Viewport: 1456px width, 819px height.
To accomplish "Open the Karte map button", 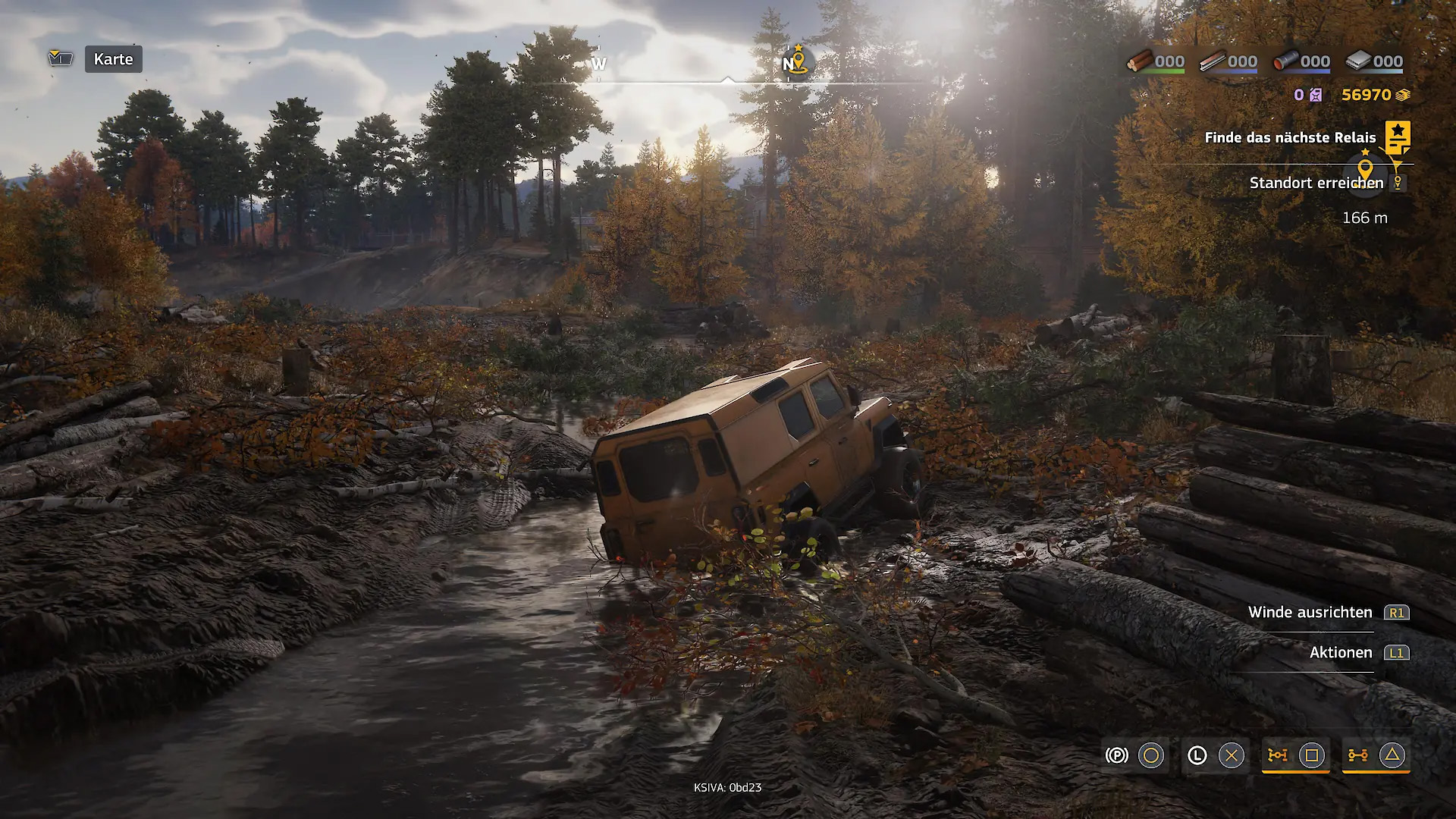I will coord(113,59).
